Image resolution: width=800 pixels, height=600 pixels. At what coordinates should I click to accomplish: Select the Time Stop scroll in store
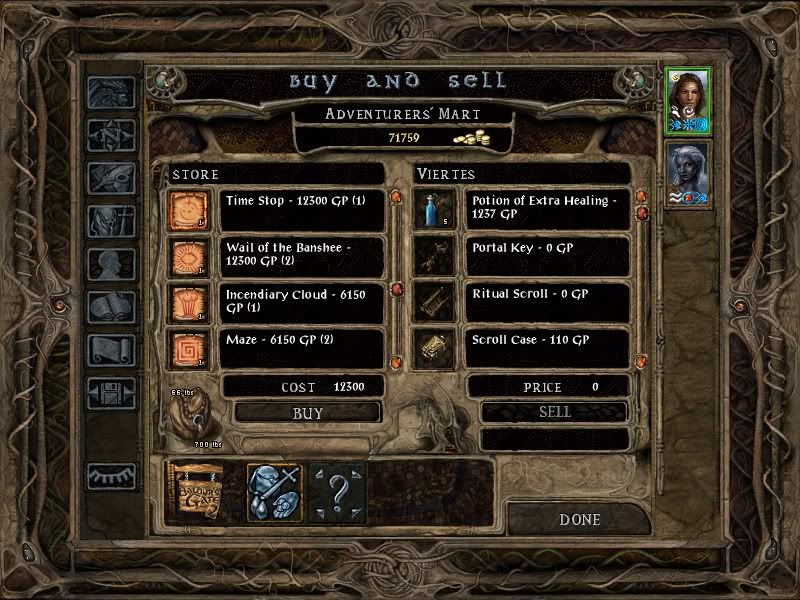pyautogui.click(x=300, y=209)
